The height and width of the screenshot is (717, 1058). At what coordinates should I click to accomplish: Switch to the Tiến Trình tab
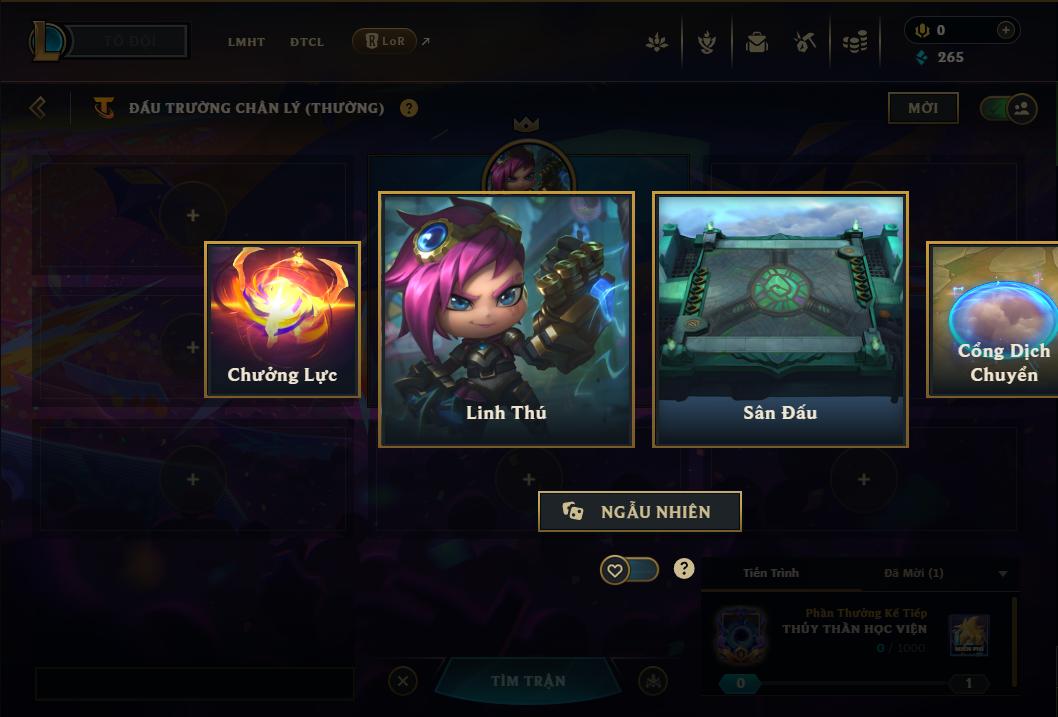(771, 573)
